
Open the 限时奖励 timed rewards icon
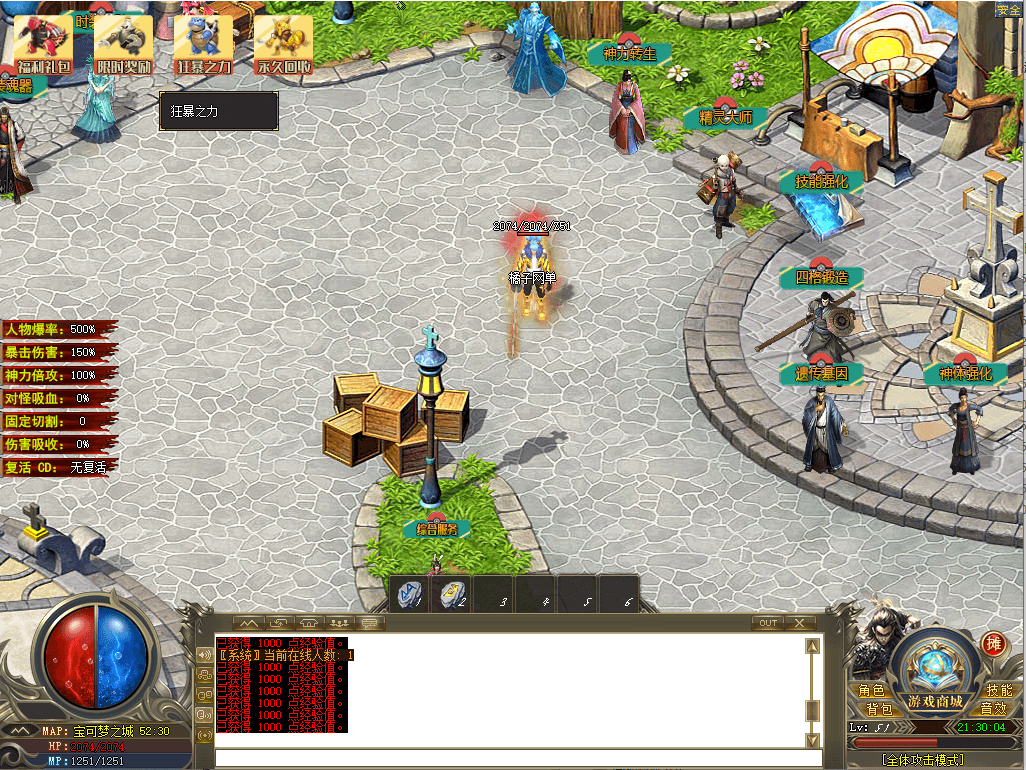(124, 45)
